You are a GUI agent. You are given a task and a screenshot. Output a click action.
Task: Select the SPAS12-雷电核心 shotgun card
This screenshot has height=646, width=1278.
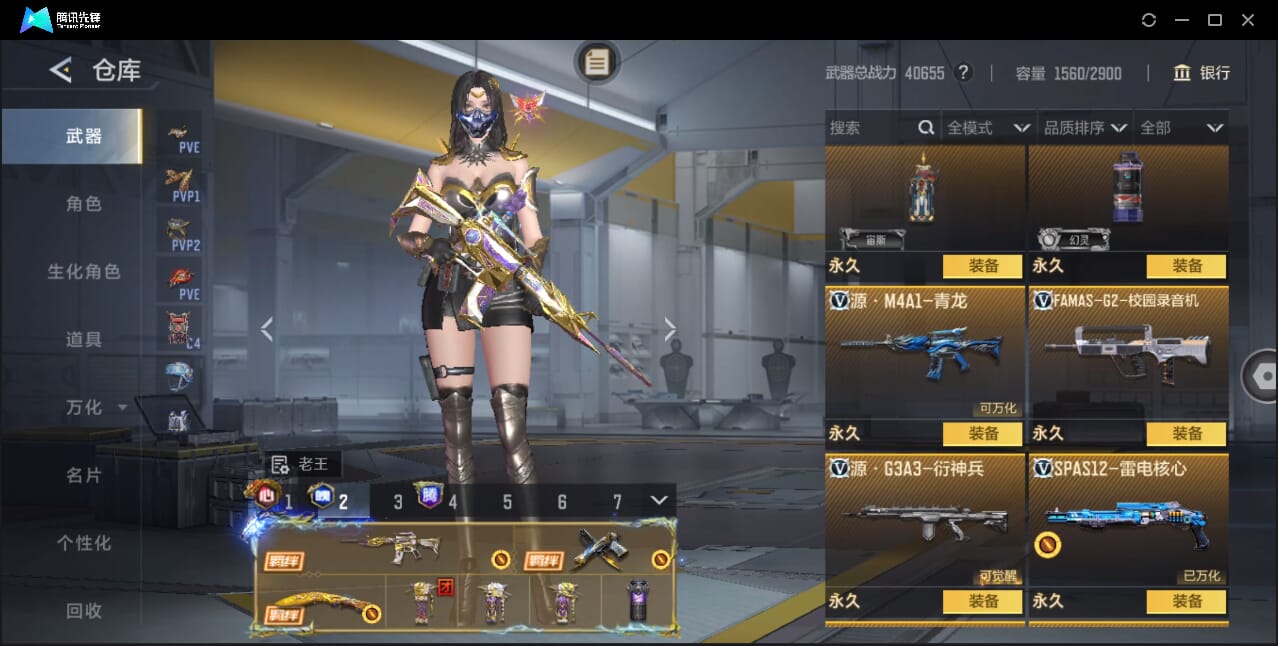click(x=1128, y=520)
